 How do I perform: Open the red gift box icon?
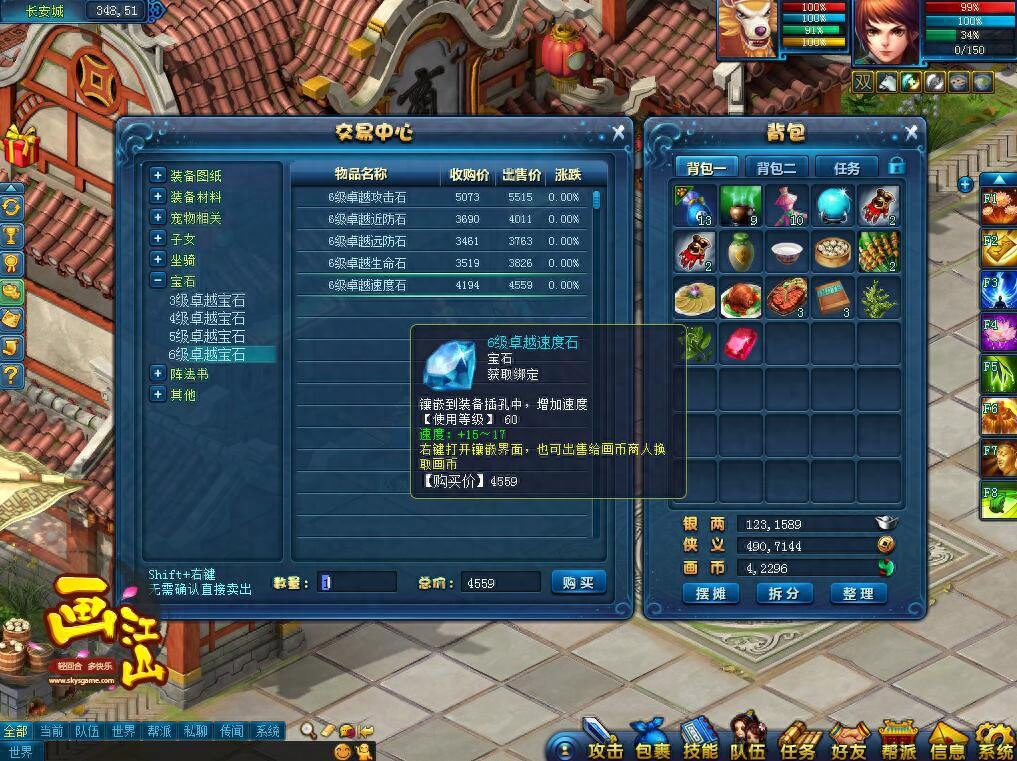(18, 146)
